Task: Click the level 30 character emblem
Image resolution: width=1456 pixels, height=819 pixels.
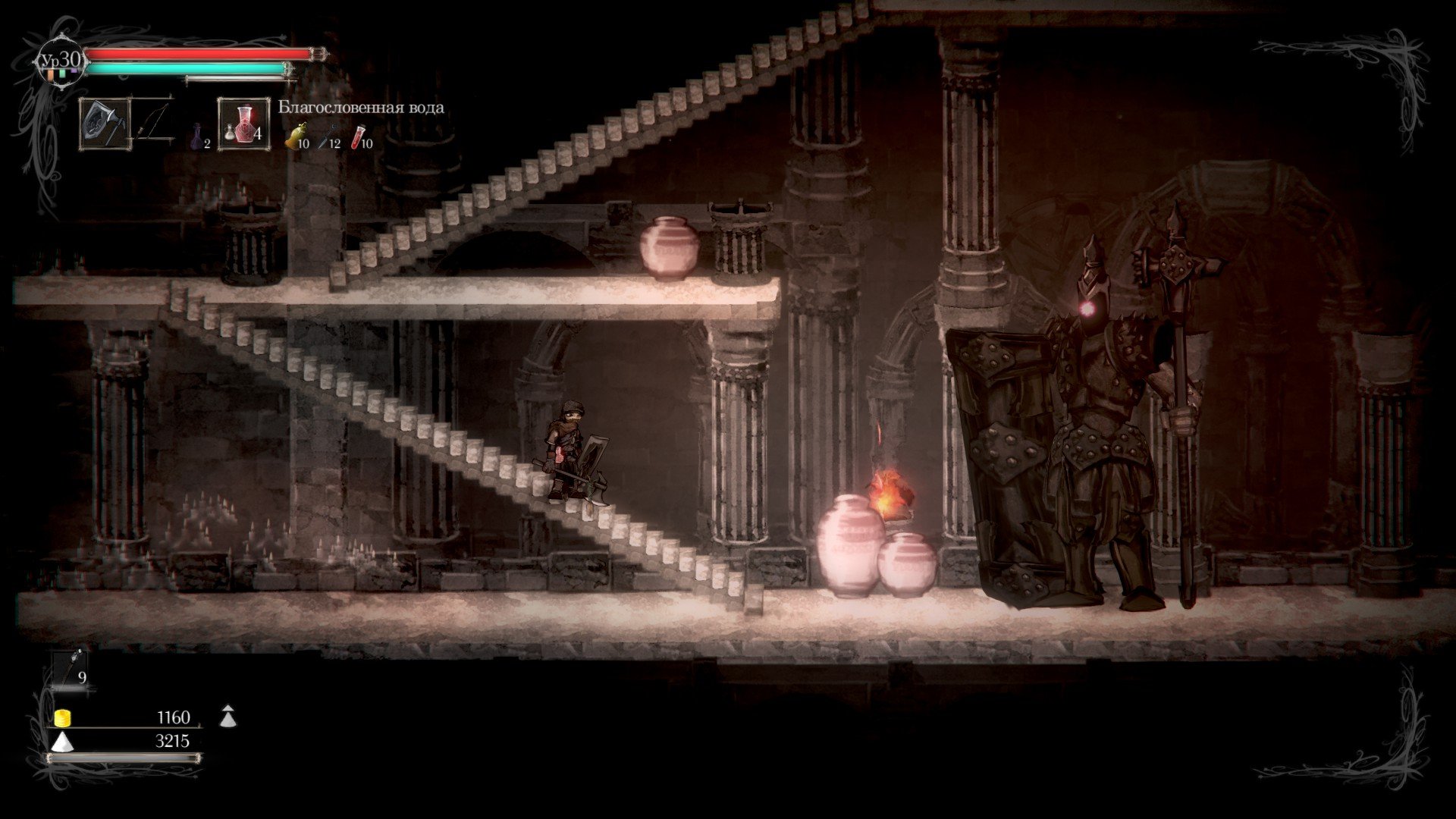Action: click(61, 61)
